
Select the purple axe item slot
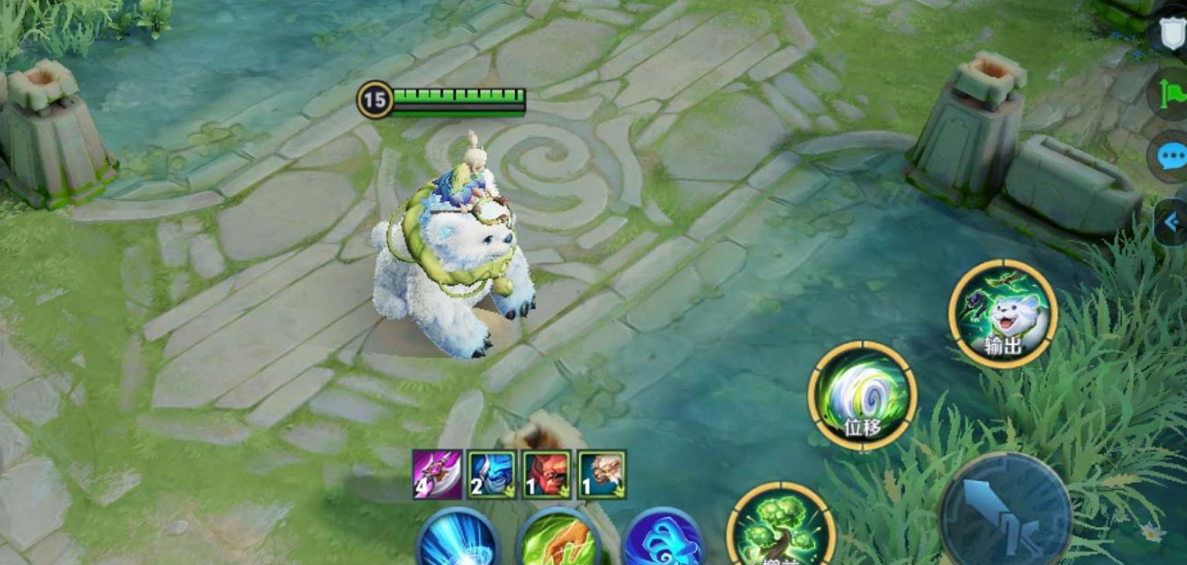[437, 475]
